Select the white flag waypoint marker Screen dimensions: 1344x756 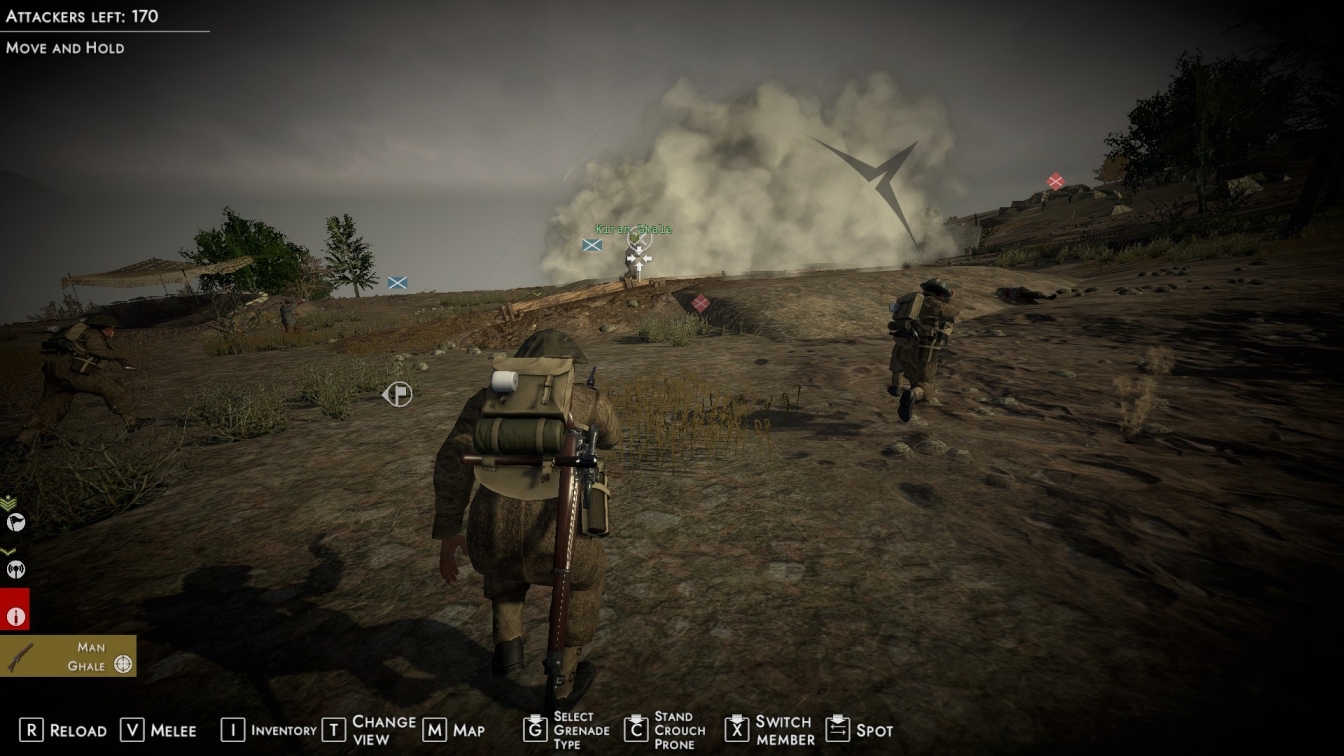click(398, 394)
